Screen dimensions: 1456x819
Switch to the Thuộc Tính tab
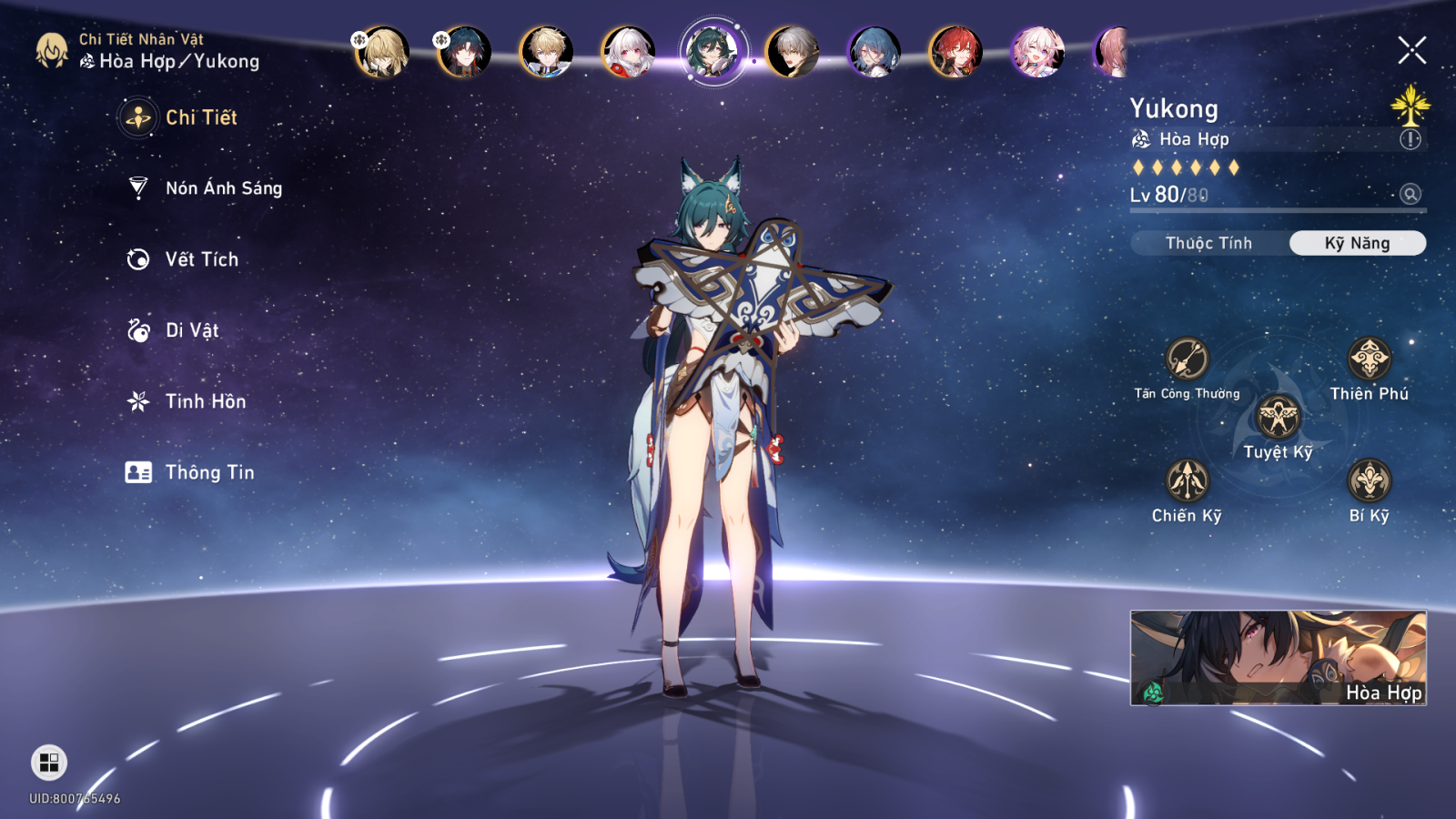(x=1208, y=243)
